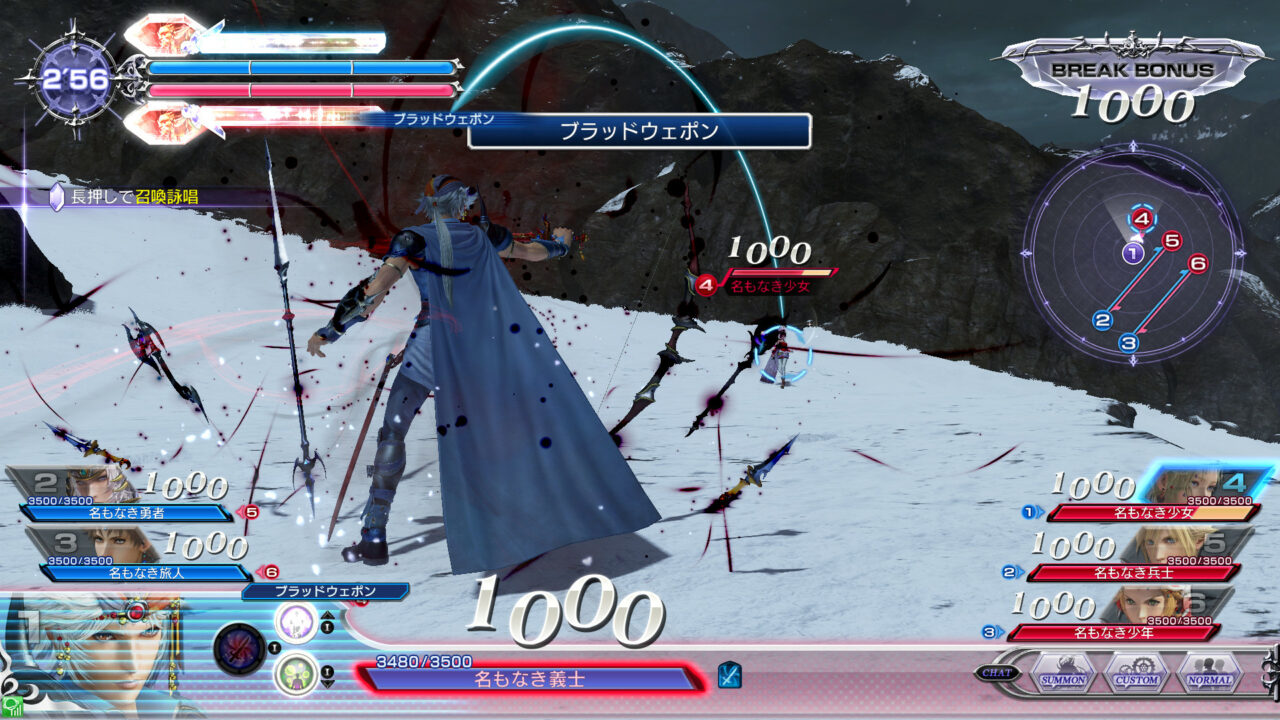Select the green buff skill orb
1280x720 pixels.
[295, 671]
